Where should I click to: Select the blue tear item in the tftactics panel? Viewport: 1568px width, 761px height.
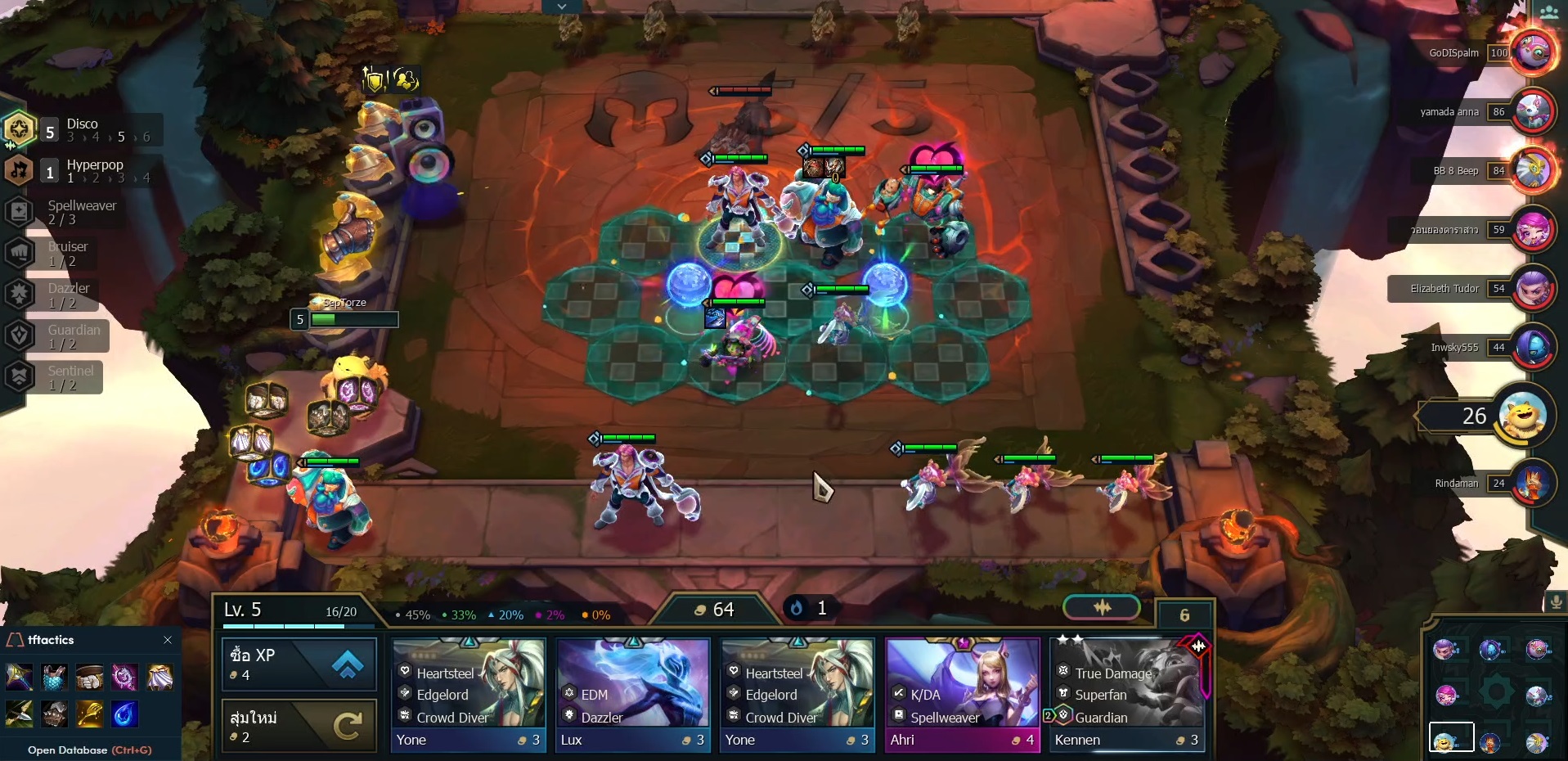125,714
